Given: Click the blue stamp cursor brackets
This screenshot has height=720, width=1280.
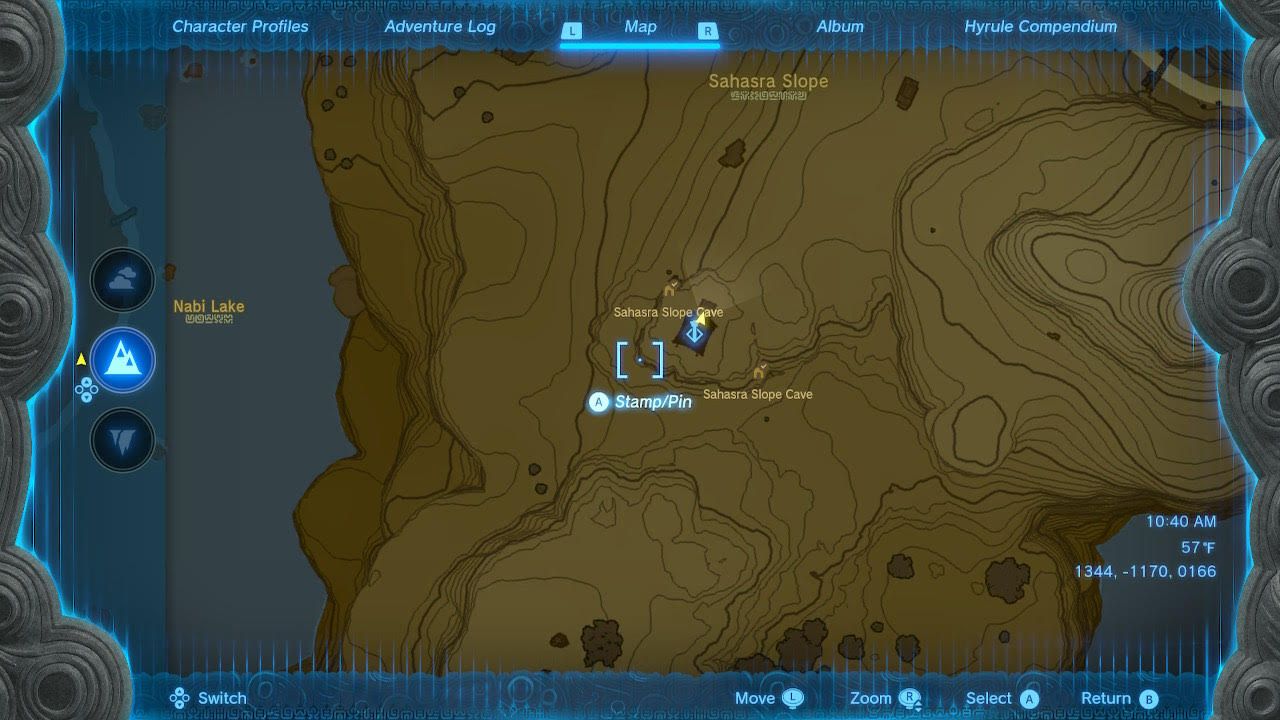Looking at the screenshot, I should click(x=641, y=361).
